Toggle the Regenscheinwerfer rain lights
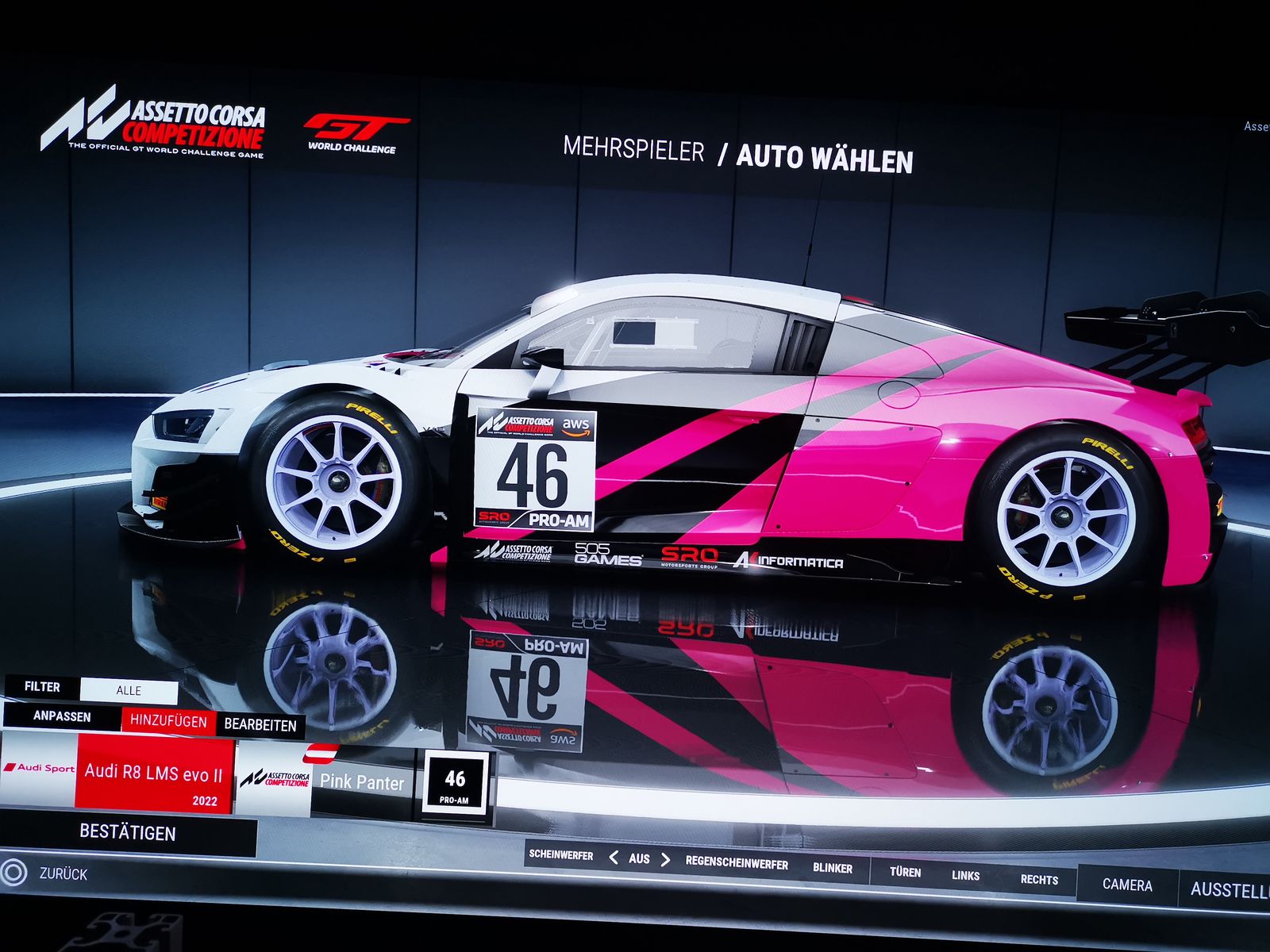 (737, 864)
